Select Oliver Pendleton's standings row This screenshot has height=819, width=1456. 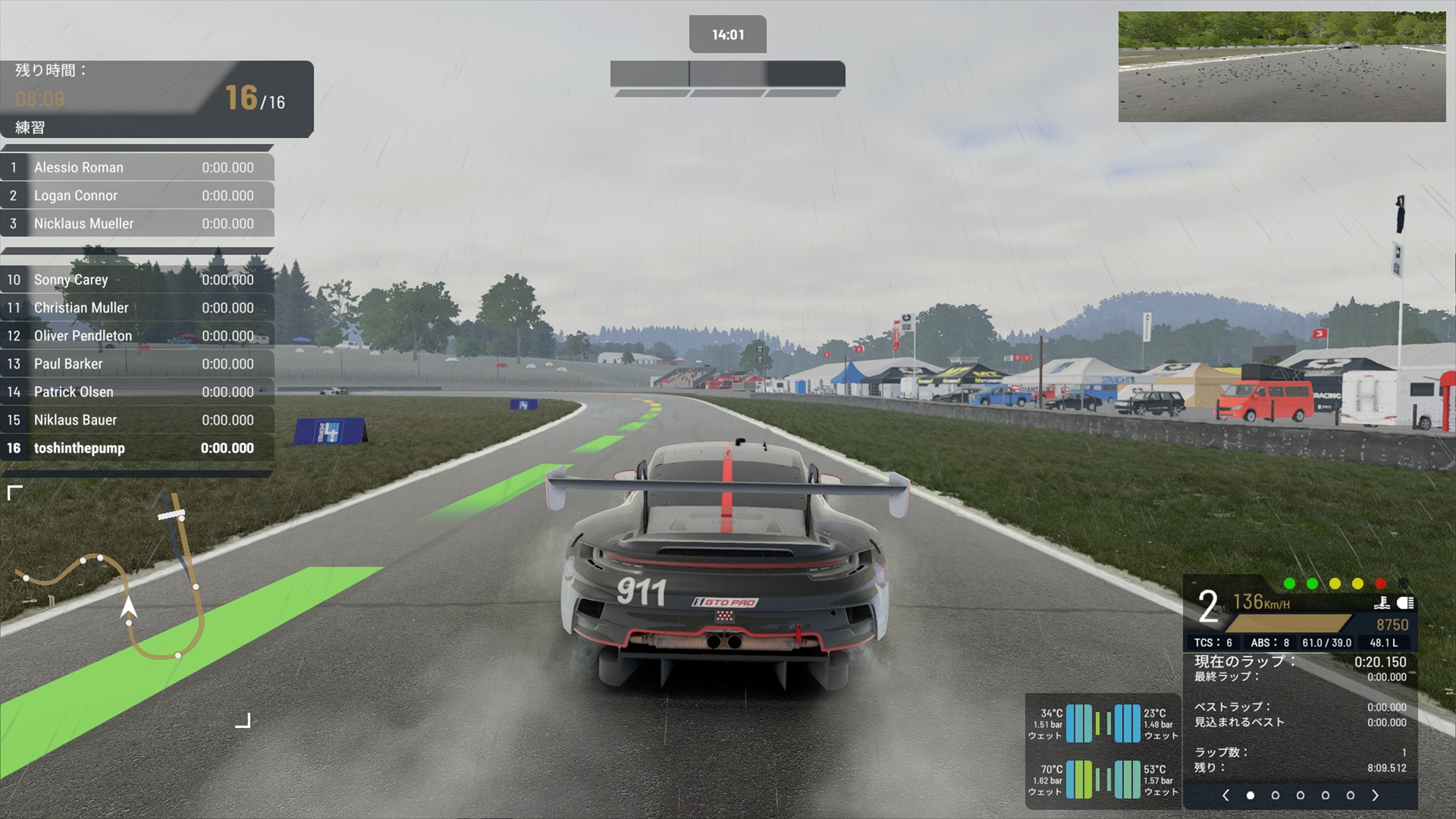137,336
